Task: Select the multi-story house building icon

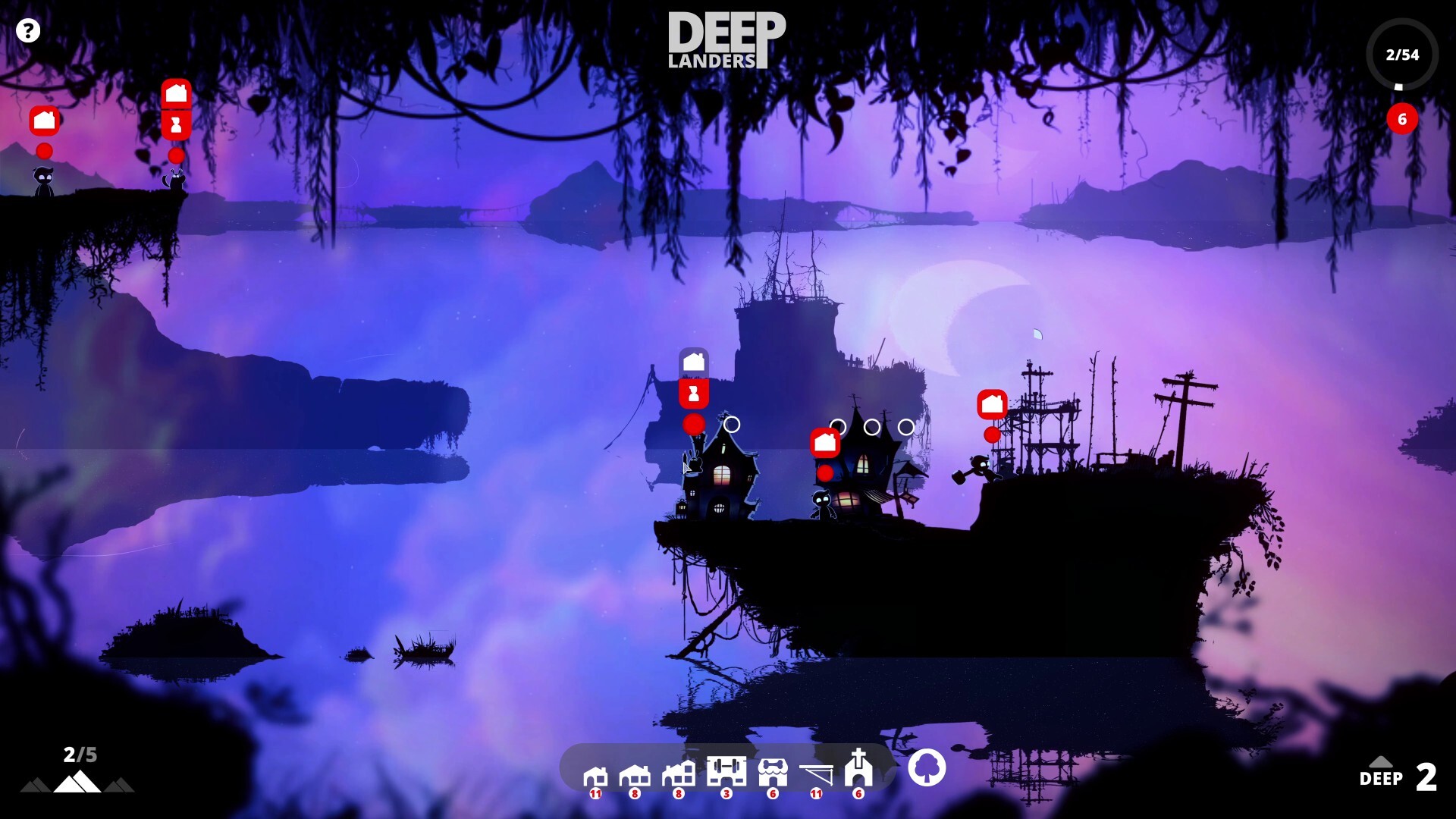Action: [x=679, y=773]
